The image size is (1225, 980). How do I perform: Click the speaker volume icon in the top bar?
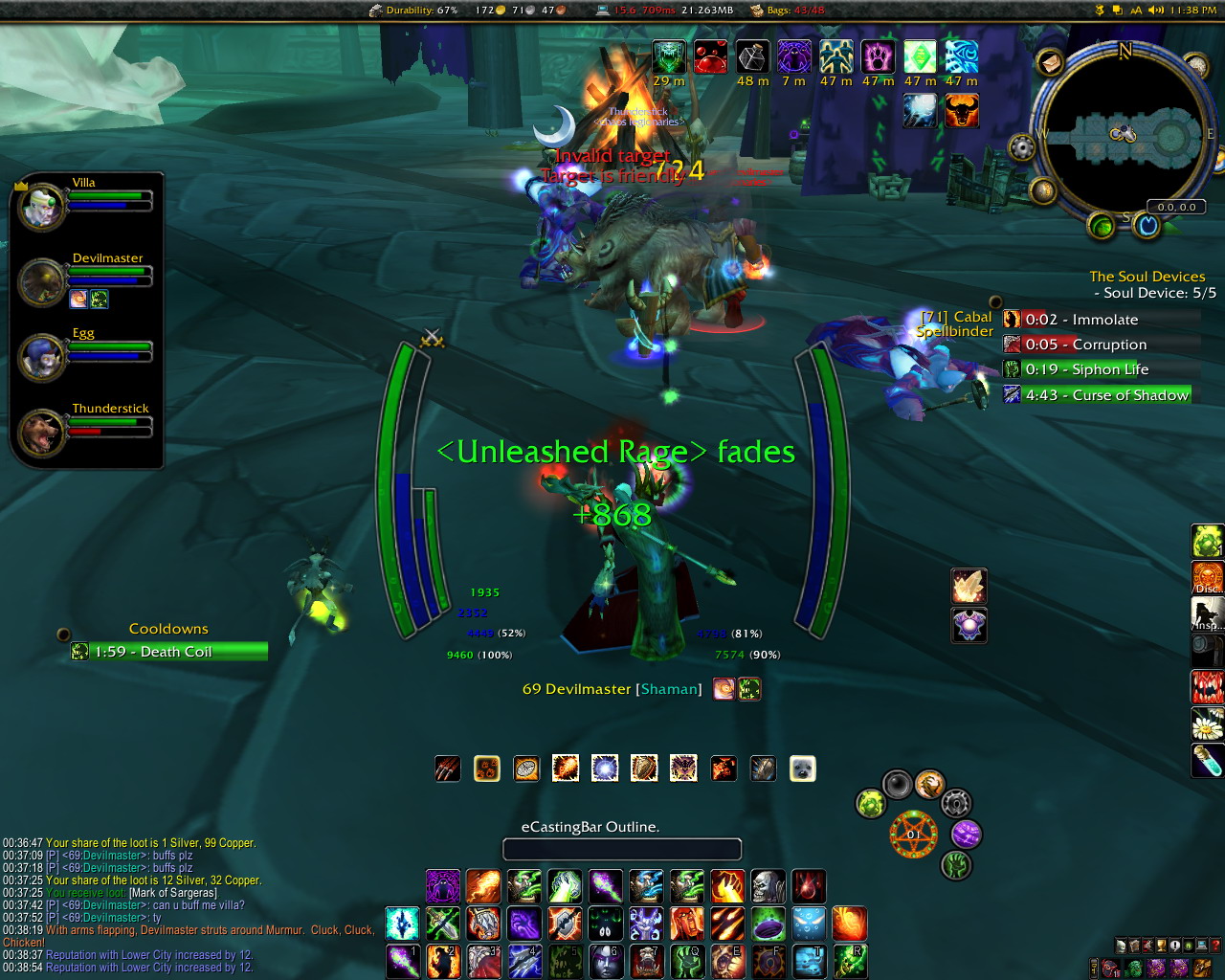coord(1156,11)
